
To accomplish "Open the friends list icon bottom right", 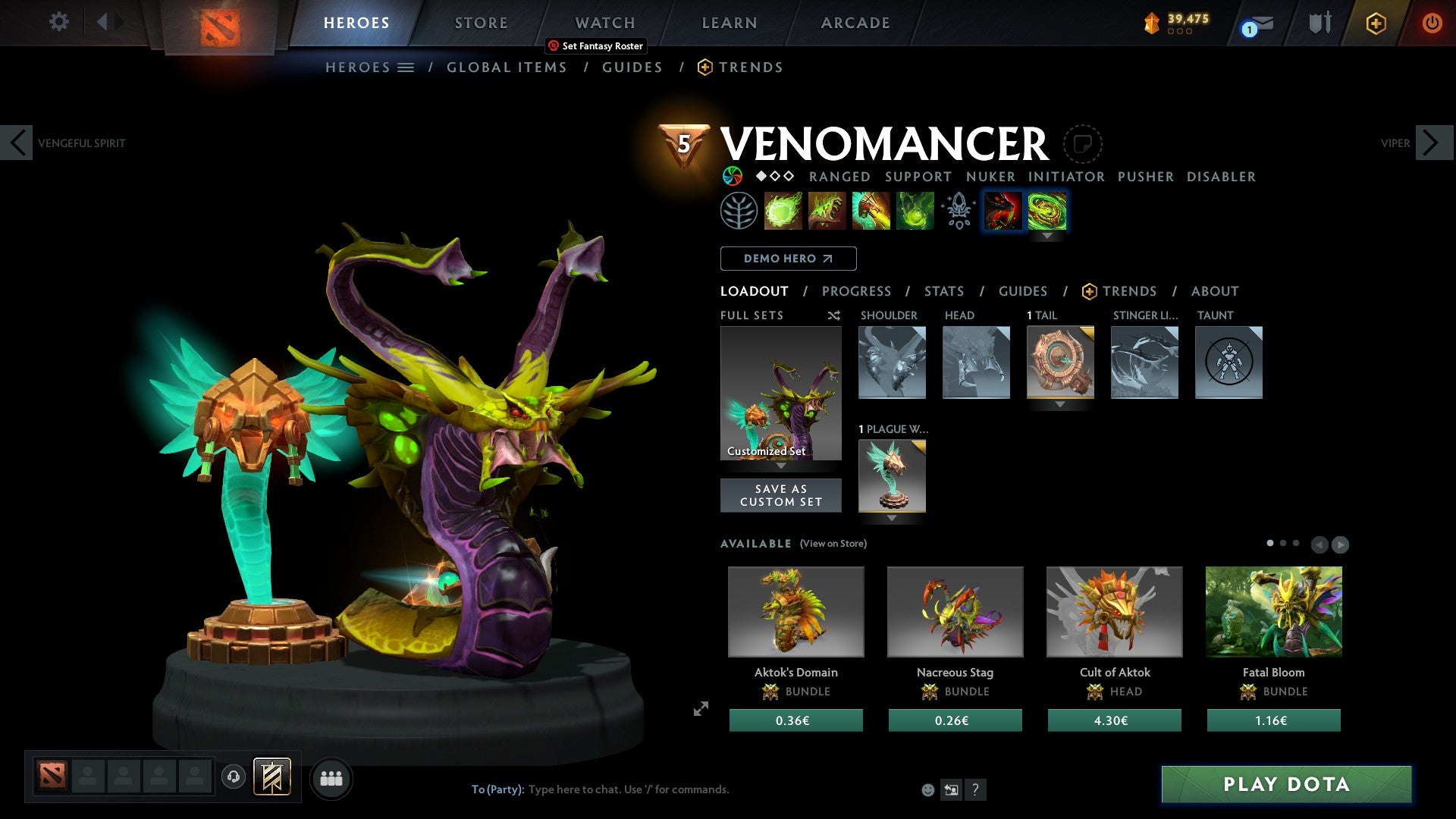I will (x=331, y=778).
